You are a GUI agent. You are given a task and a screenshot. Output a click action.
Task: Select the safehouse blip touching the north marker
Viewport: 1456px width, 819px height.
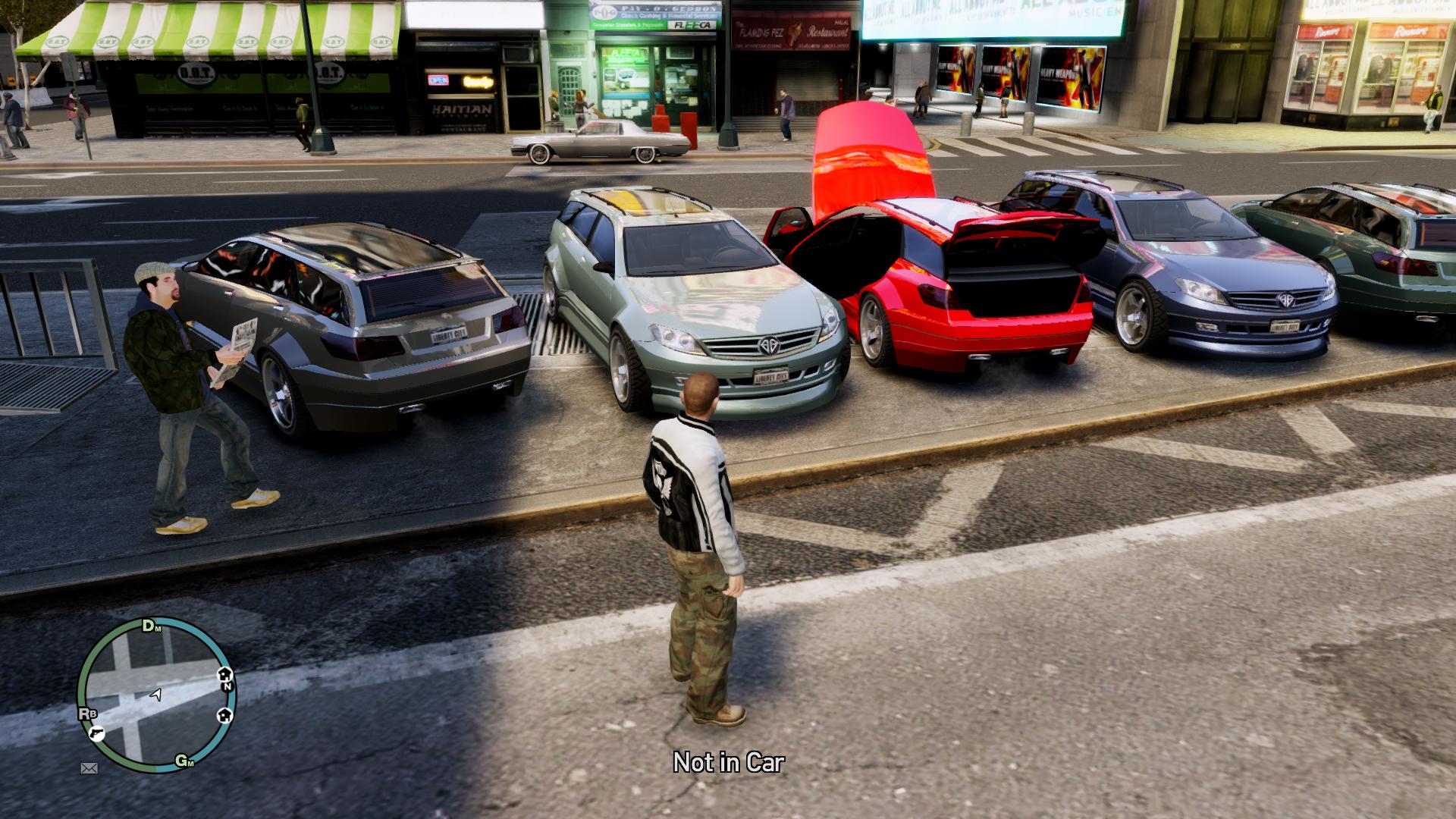(x=224, y=674)
